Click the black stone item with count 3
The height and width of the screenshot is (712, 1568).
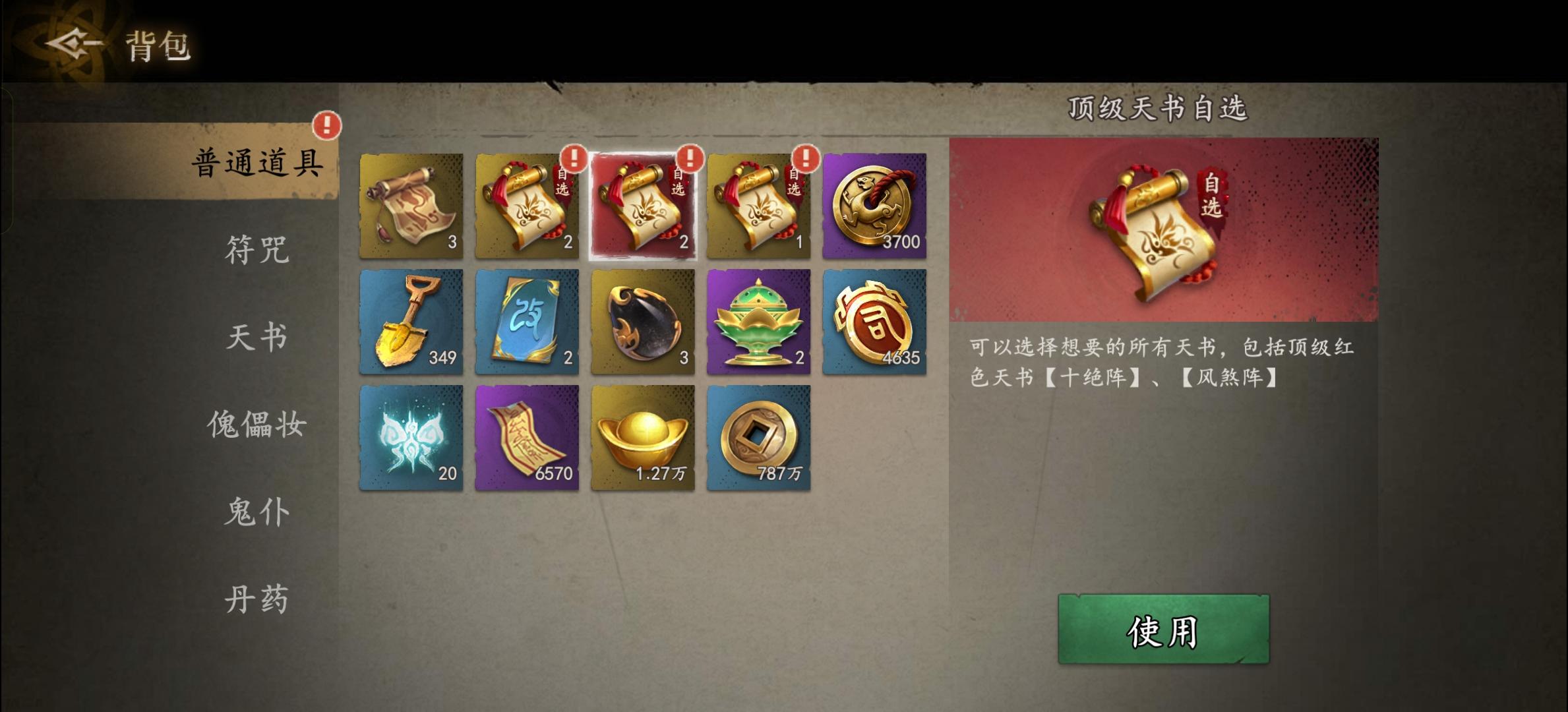(643, 322)
